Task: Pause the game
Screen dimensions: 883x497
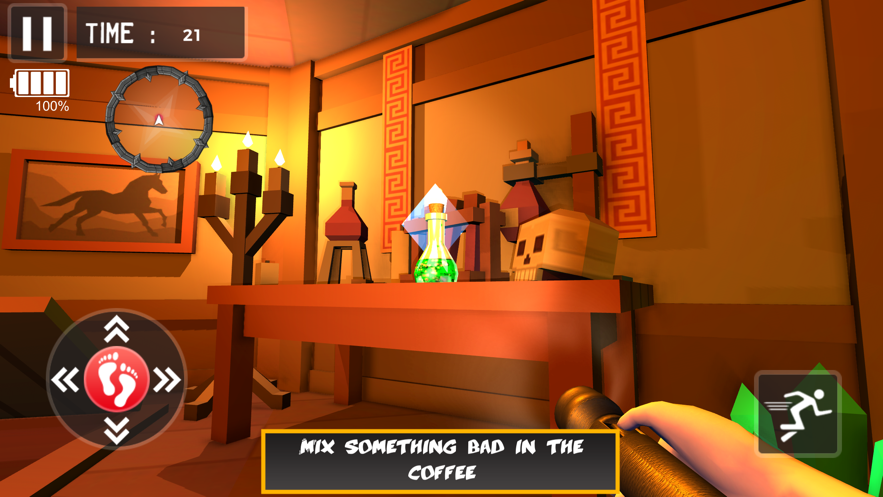Action: click(x=37, y=33)
